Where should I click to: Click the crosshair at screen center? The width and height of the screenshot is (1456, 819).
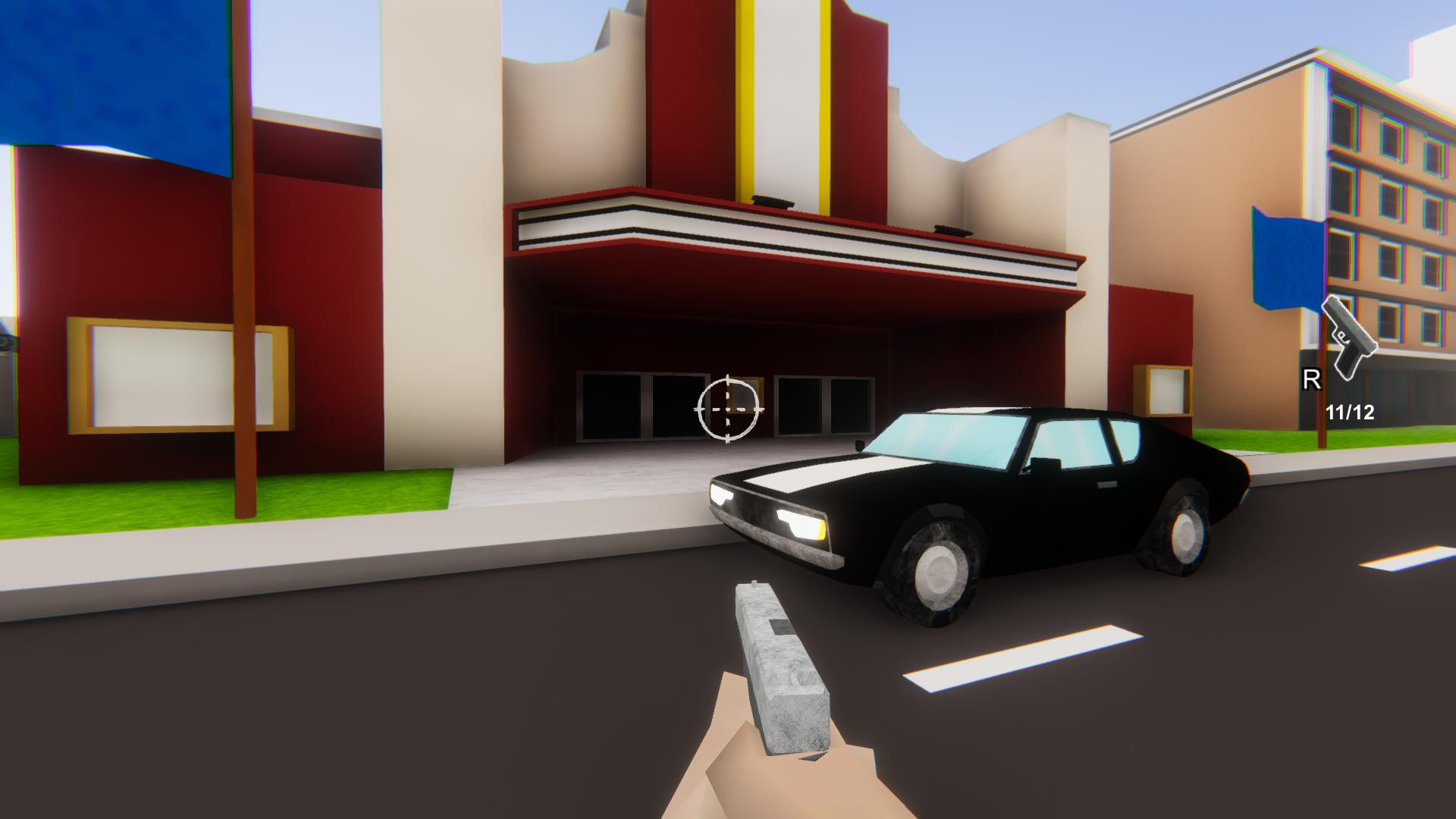pos(729,409)
